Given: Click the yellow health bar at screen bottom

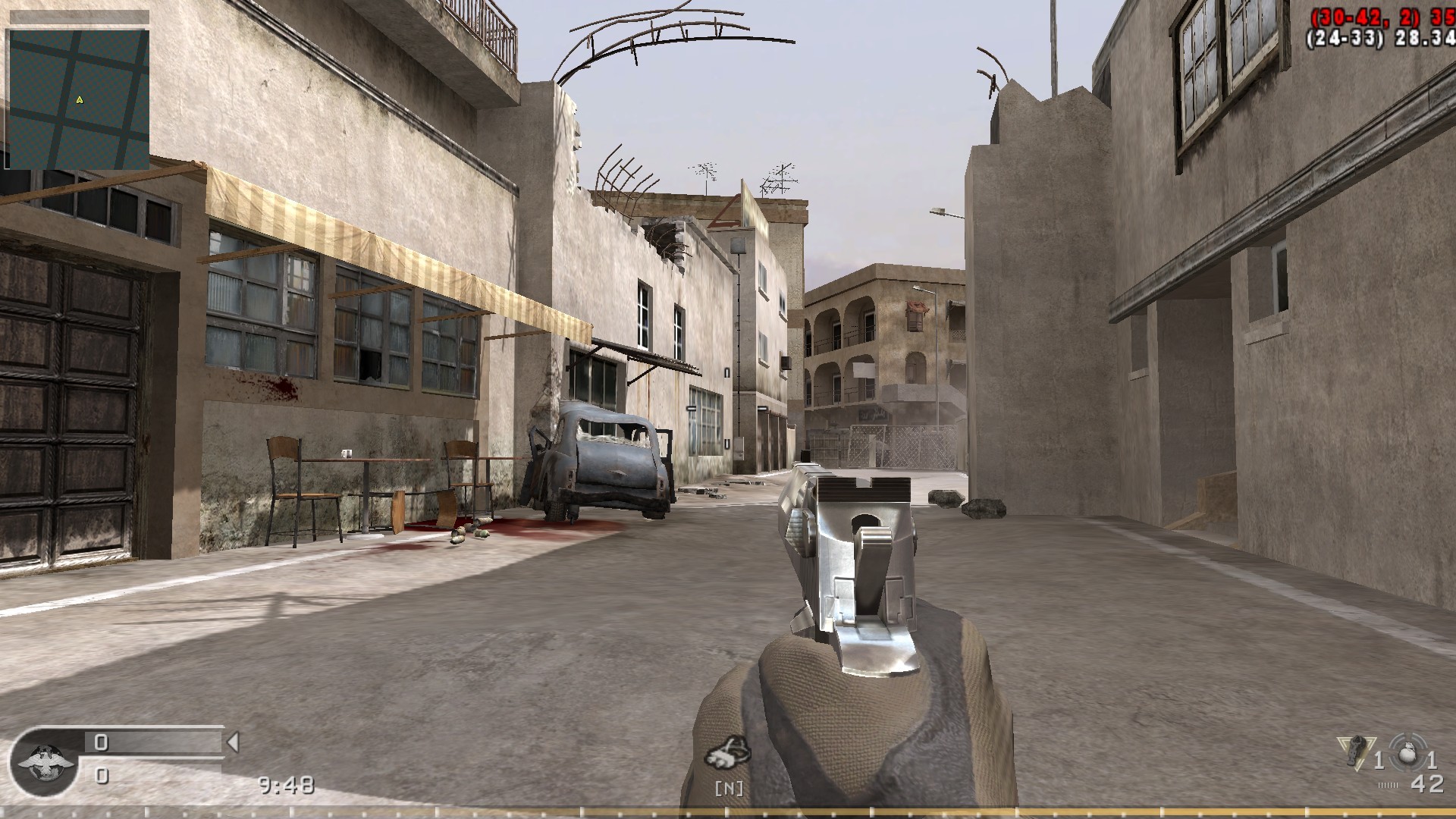Looking at the screenshot, I should 728,811.
